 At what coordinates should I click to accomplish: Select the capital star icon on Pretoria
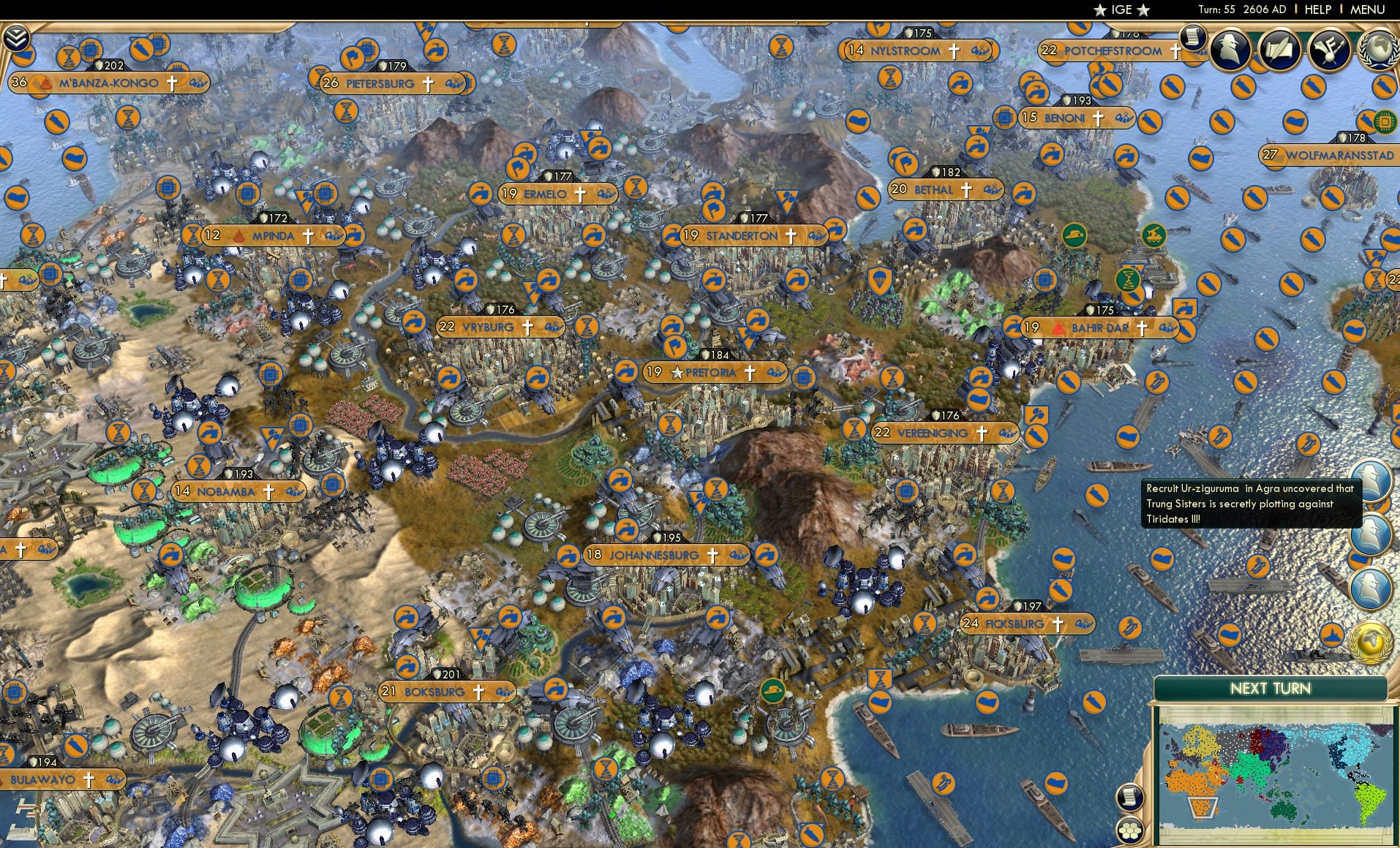[x=677, y=371]
